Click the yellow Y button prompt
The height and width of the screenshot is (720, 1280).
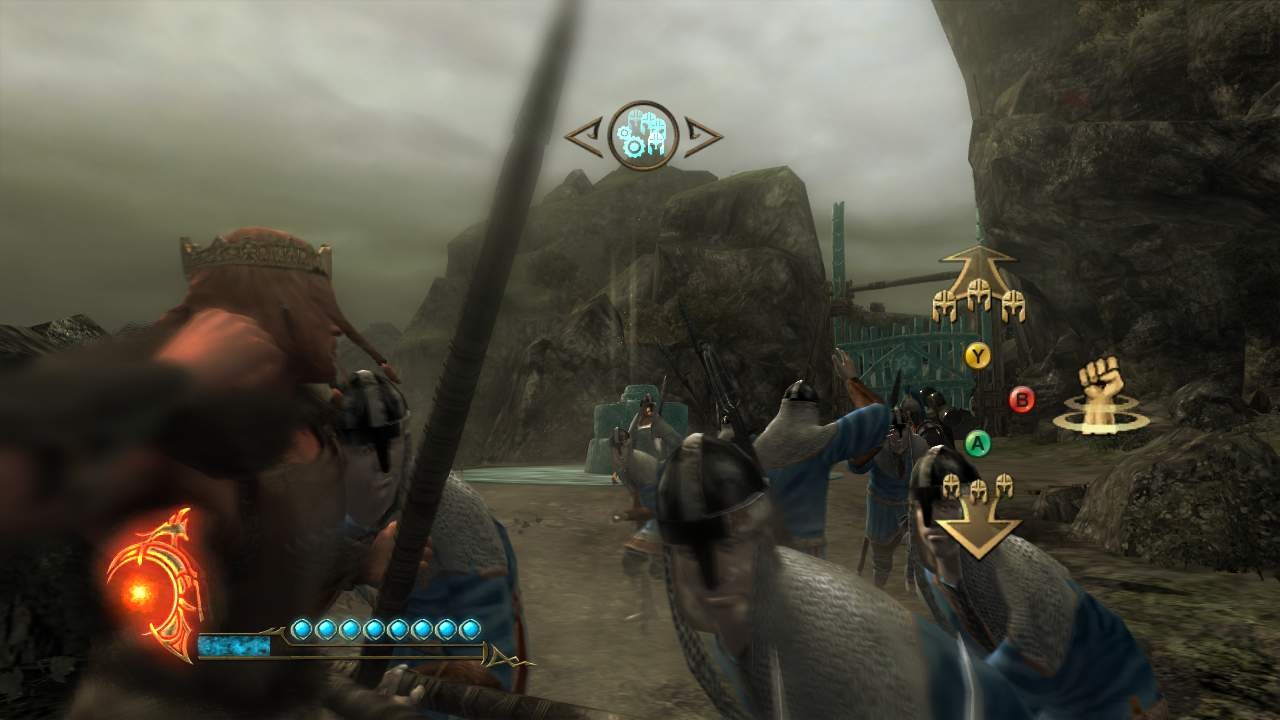pyautogui.click(x=978, y=354)
